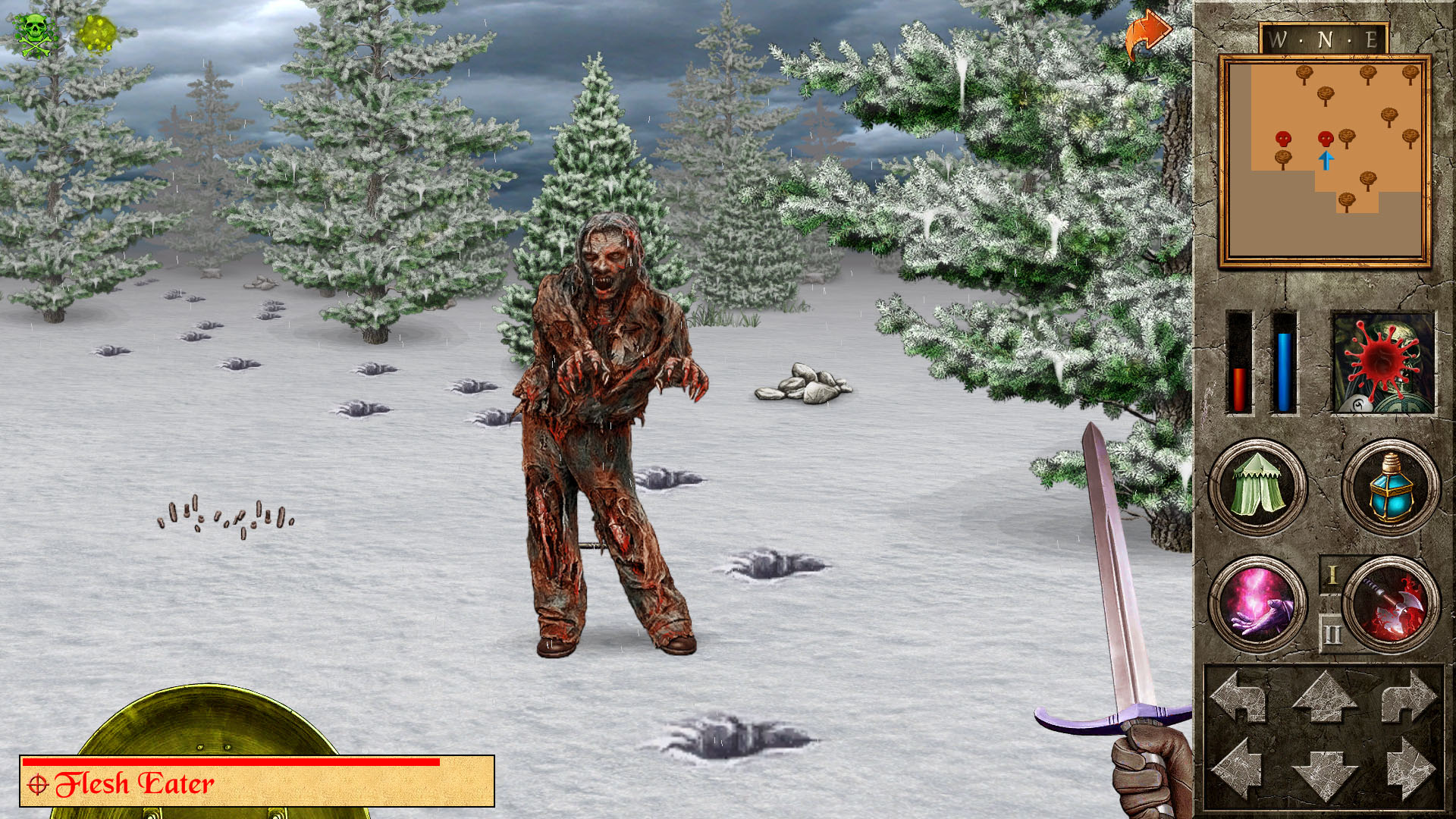The image size is (1456, 819).
Task: Switch to weapon set I
Action: click(x=1332, y=576)
